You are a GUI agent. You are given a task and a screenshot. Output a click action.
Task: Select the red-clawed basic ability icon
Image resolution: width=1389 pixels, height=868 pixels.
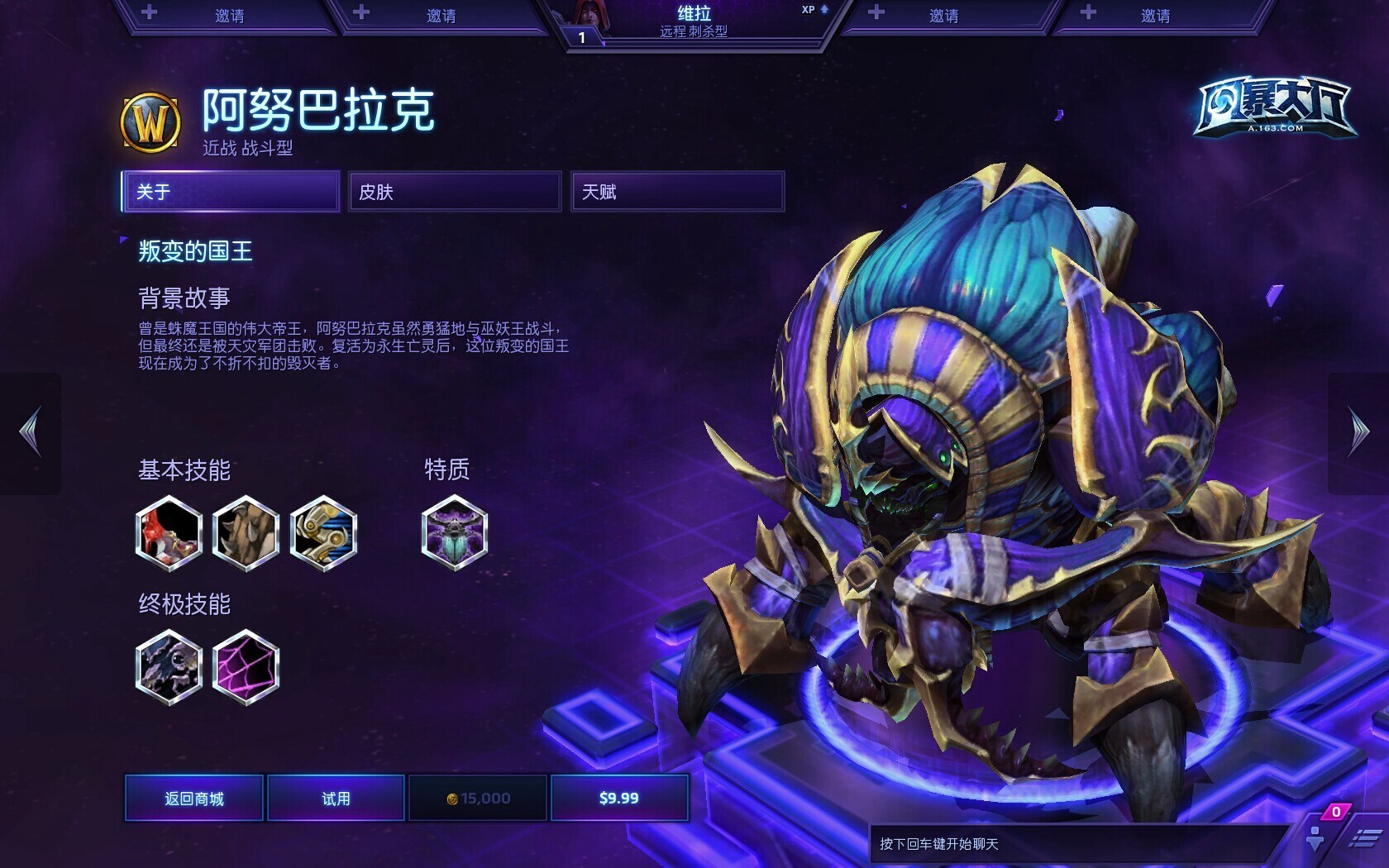coord(169,533)
